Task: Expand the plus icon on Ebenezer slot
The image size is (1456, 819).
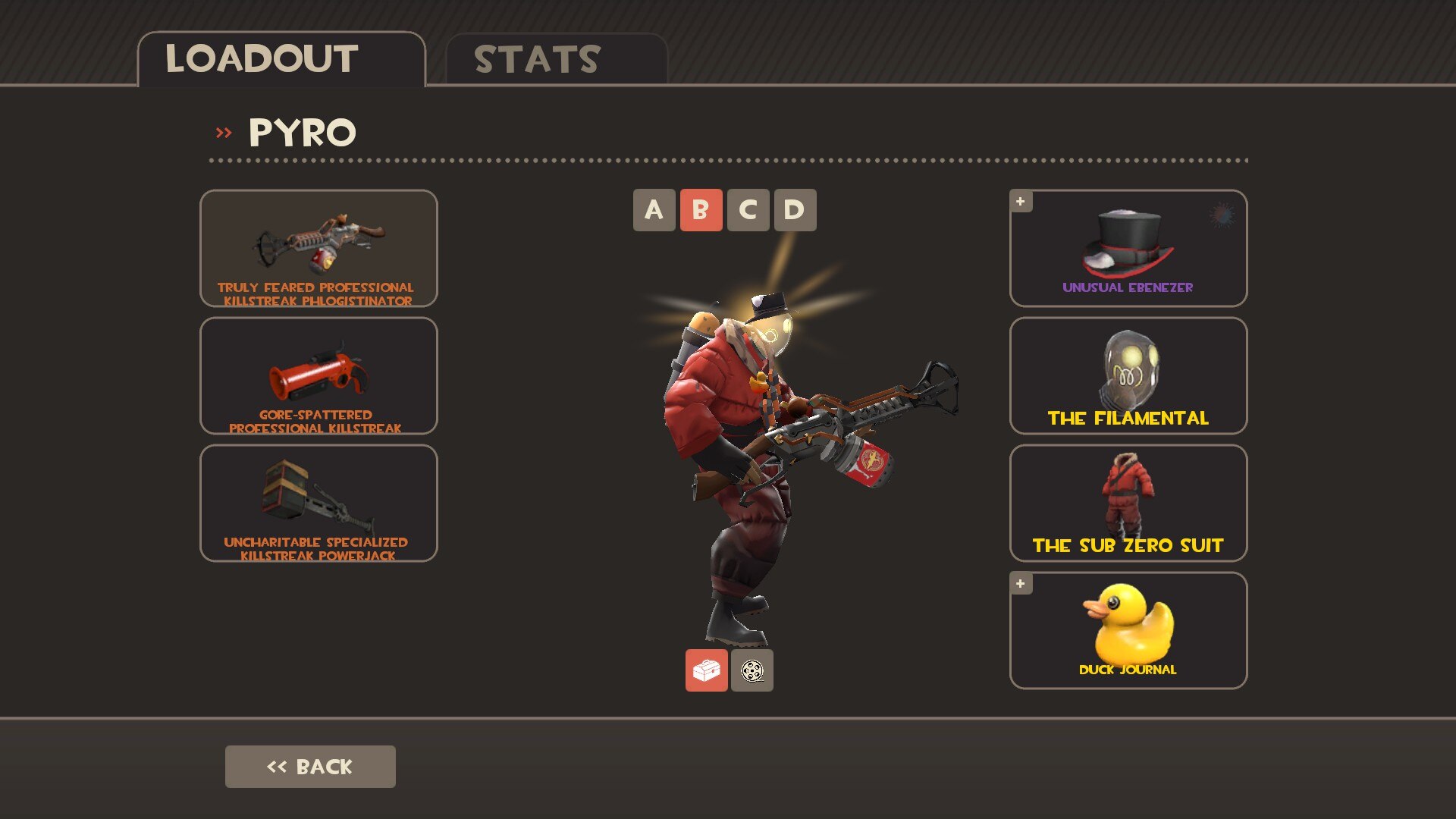Action: point(1021,202)
